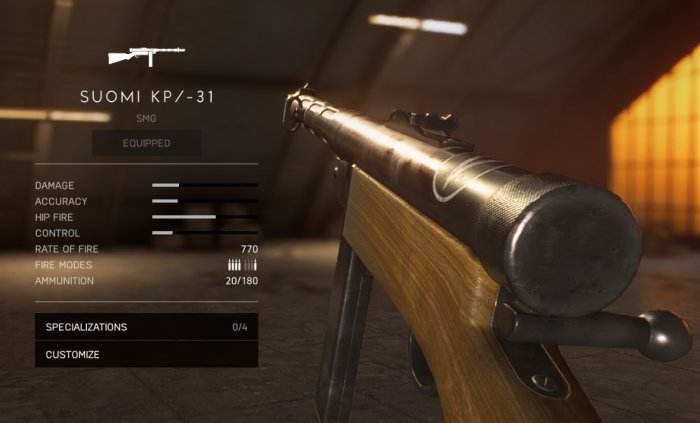700x423 pixels.
Task: Open the Specializations menu
Action: (x=146, y=327)
